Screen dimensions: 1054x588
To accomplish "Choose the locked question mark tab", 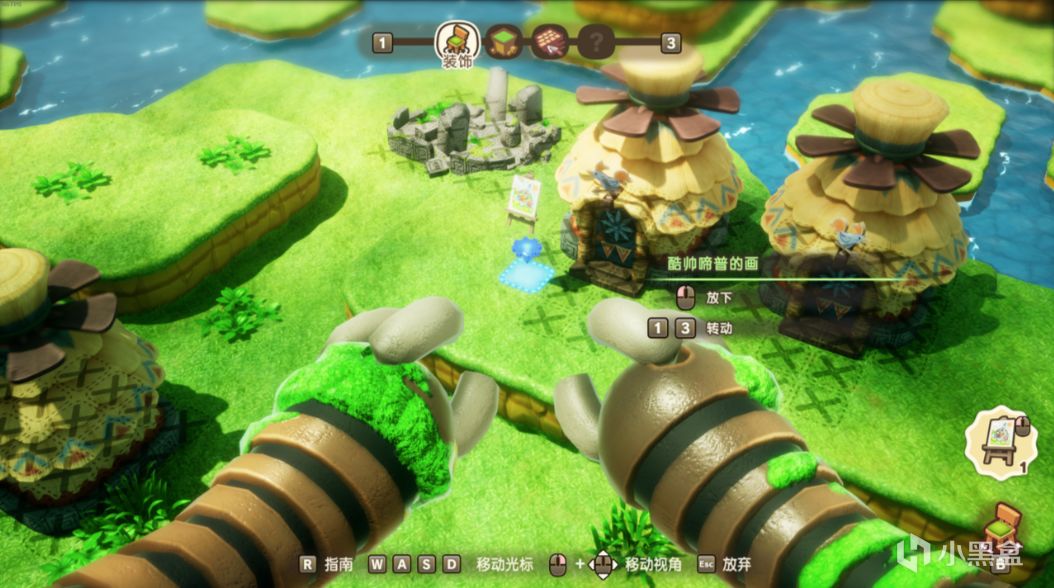I will coord(596,43).
